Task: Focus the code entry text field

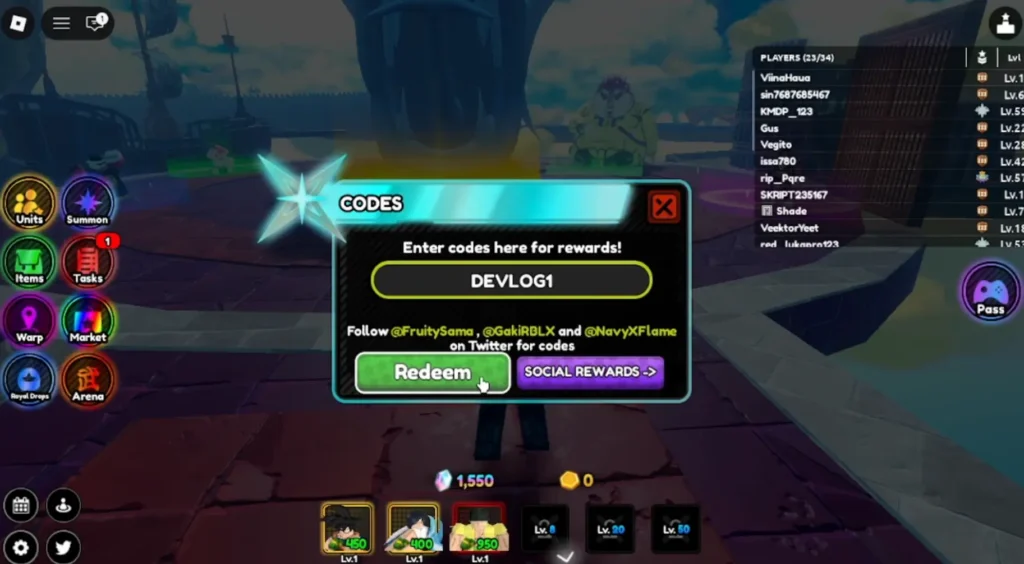Action: pyautogui.click(x=511, y=281)
